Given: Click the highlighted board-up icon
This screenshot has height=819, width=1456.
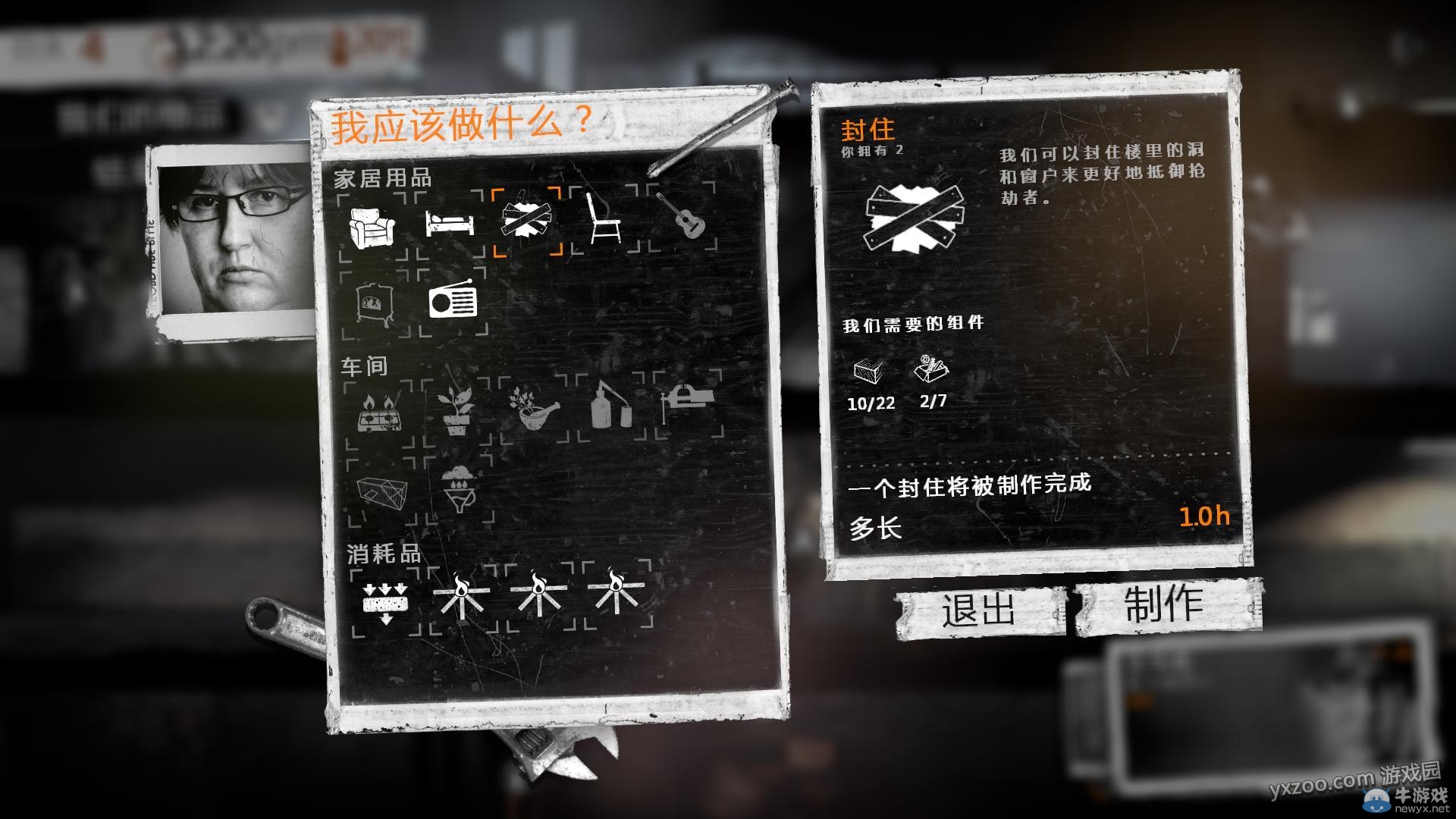Looking at the screenshot, I should tap(529, 220).
